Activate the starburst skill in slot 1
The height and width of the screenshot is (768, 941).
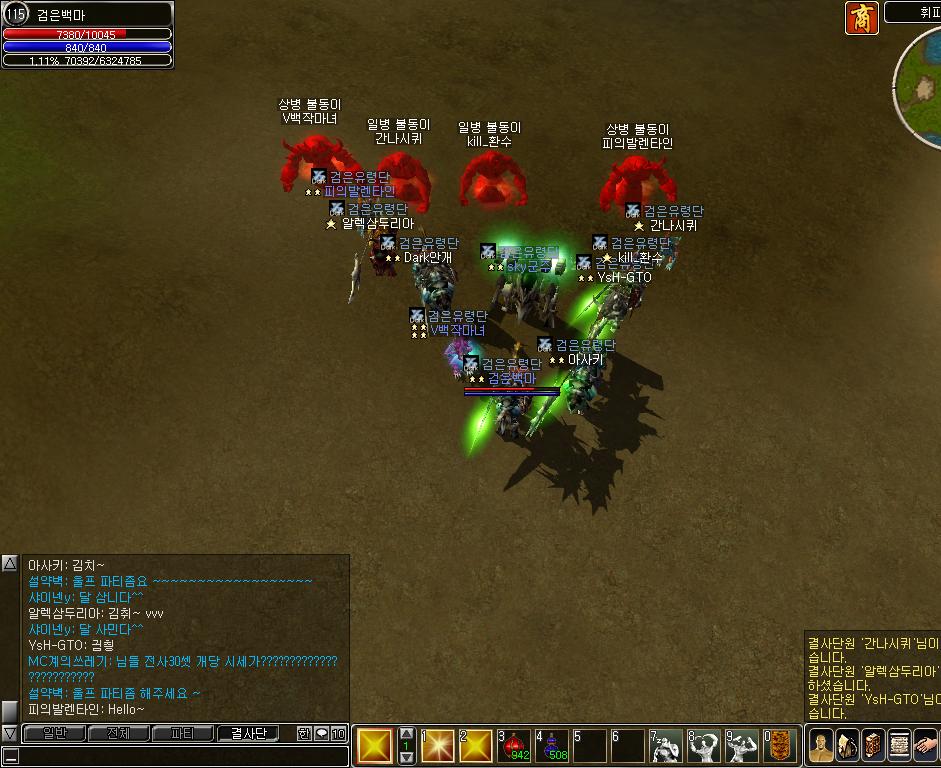tap(437, 746)
